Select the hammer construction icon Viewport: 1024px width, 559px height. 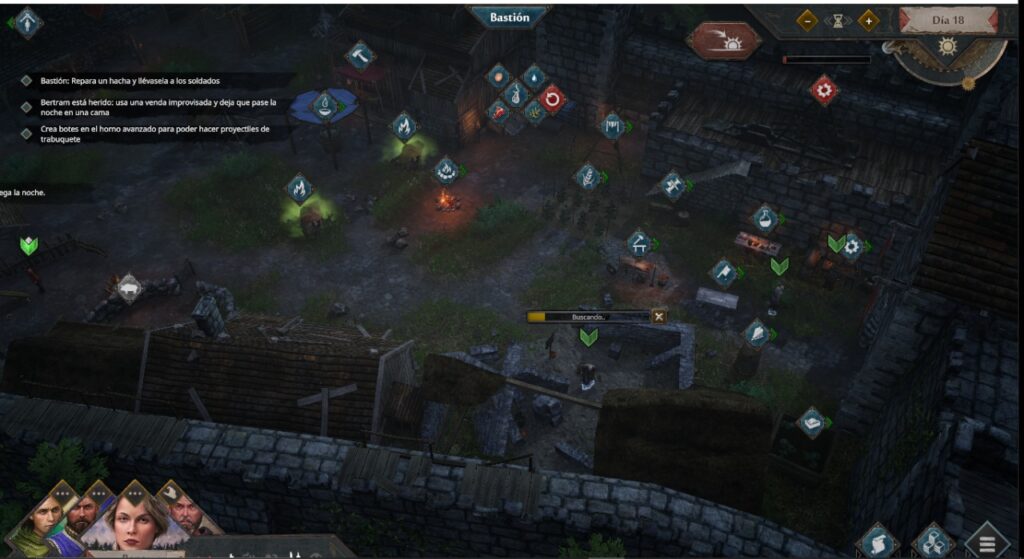(x=359, y=55)
